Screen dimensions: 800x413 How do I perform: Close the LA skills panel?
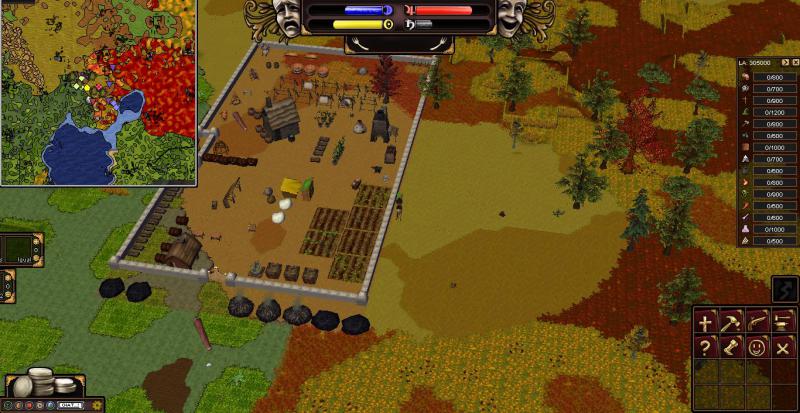[796, 62]
